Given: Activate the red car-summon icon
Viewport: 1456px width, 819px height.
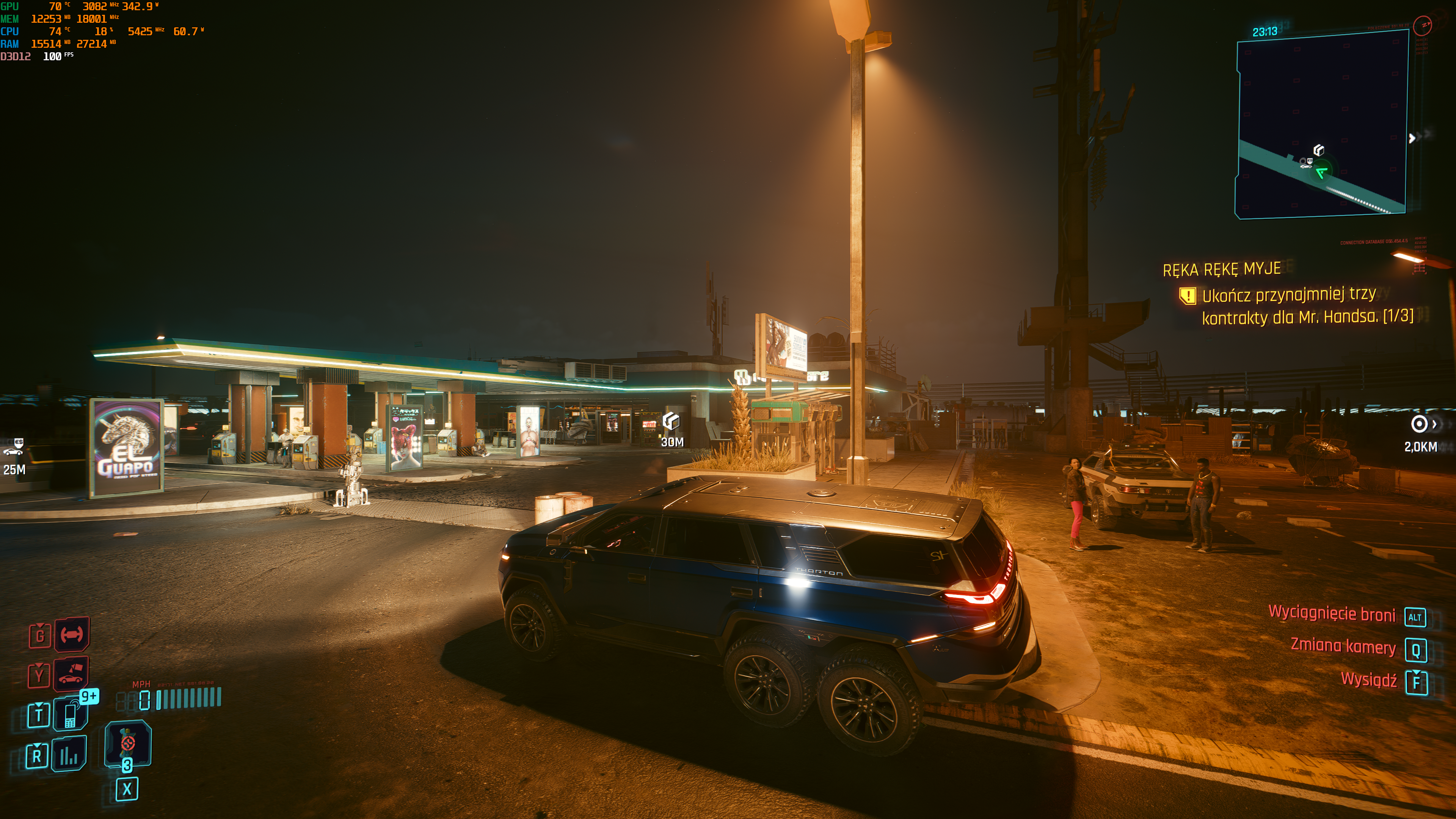Looking at the screenshot, I should pyautogui.click(x=71, y=674).
